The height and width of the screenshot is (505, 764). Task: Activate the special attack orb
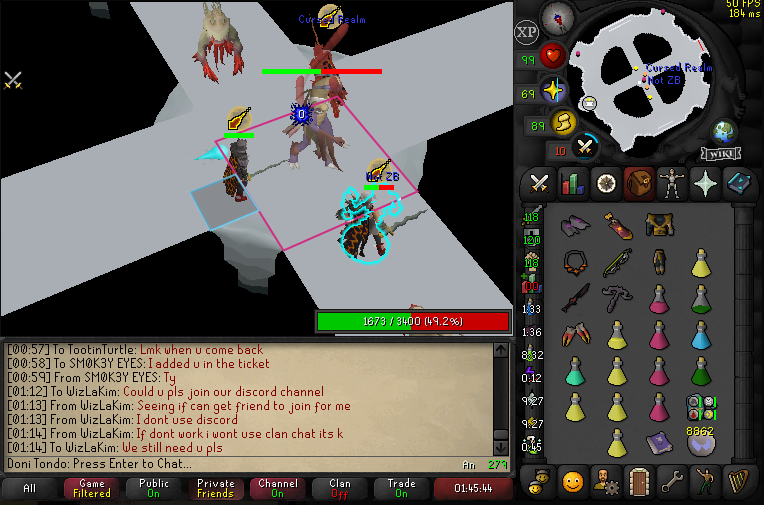[585, 147]
